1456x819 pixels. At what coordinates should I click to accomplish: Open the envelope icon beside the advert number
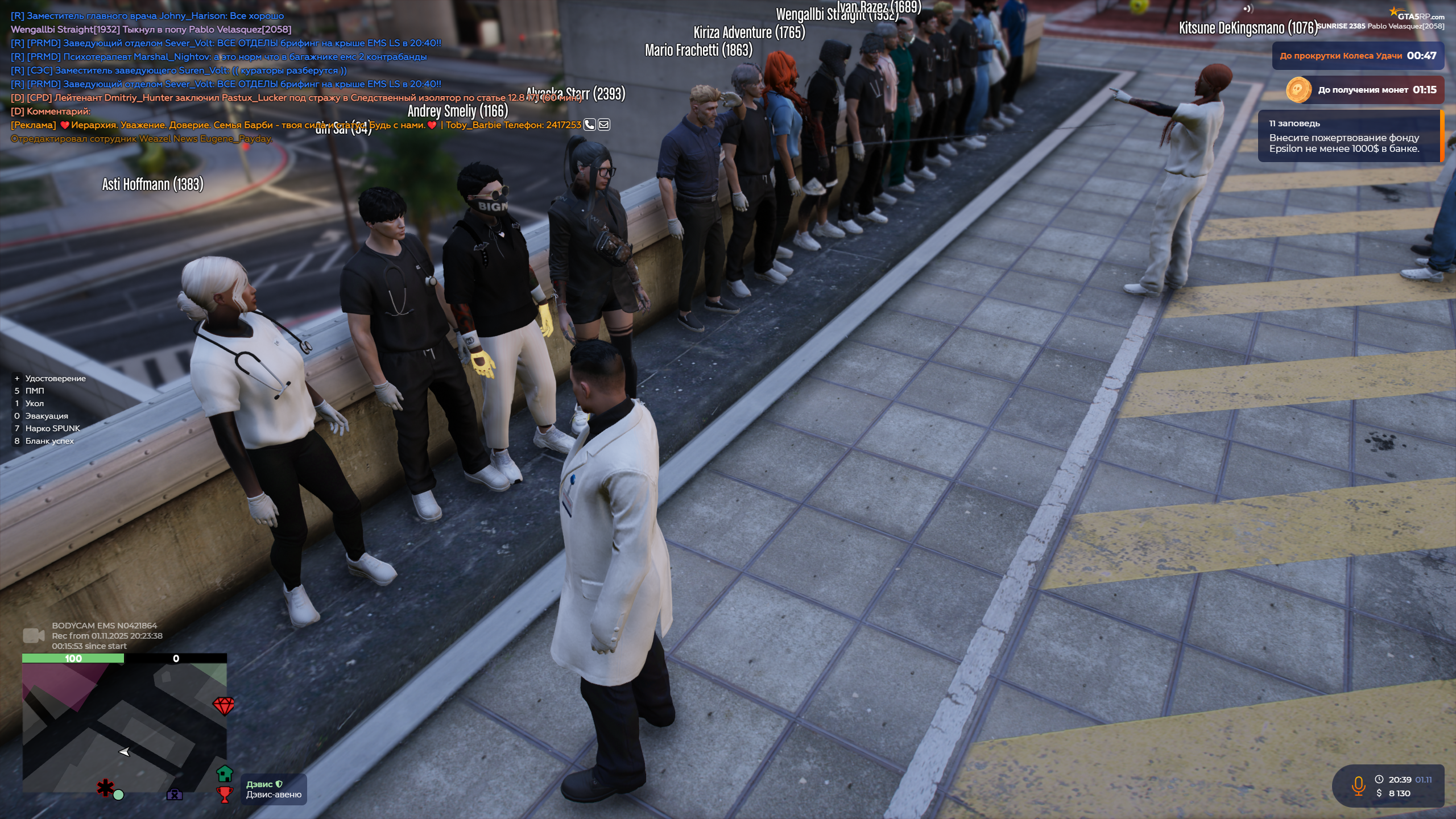coord(605,125)
